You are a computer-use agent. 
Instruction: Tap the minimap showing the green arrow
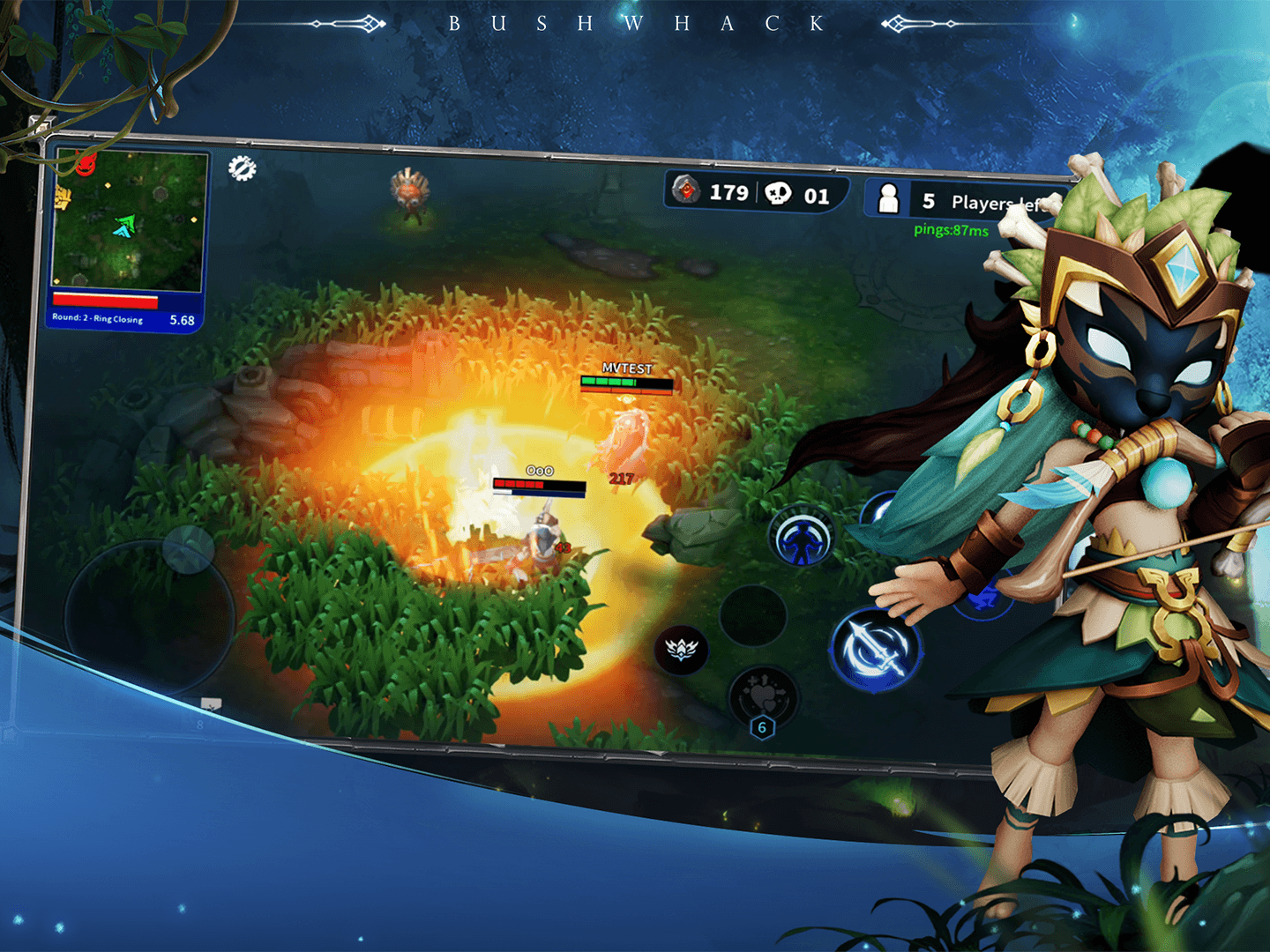(x=130, y=220)
